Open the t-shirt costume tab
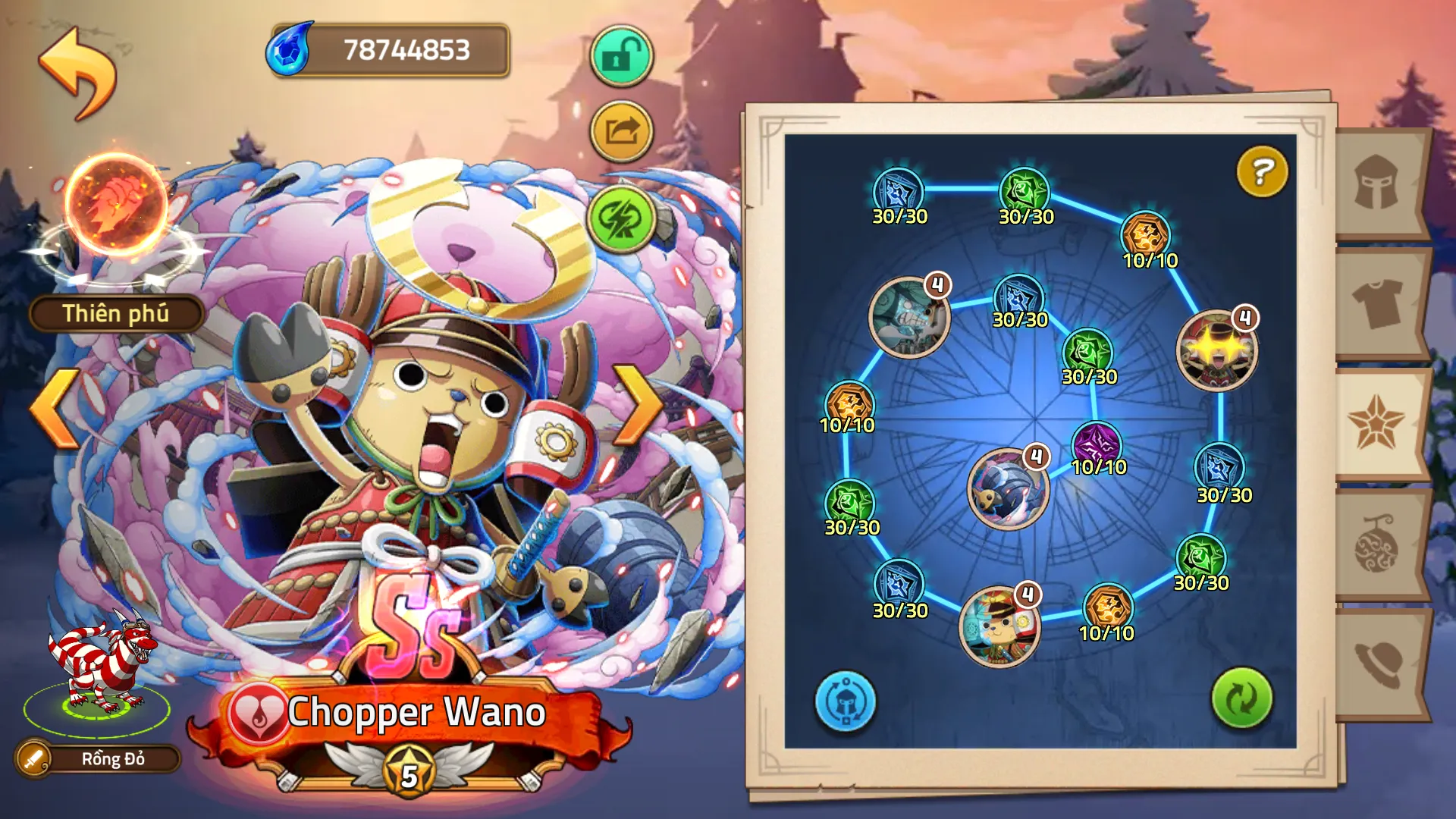 1377,303
